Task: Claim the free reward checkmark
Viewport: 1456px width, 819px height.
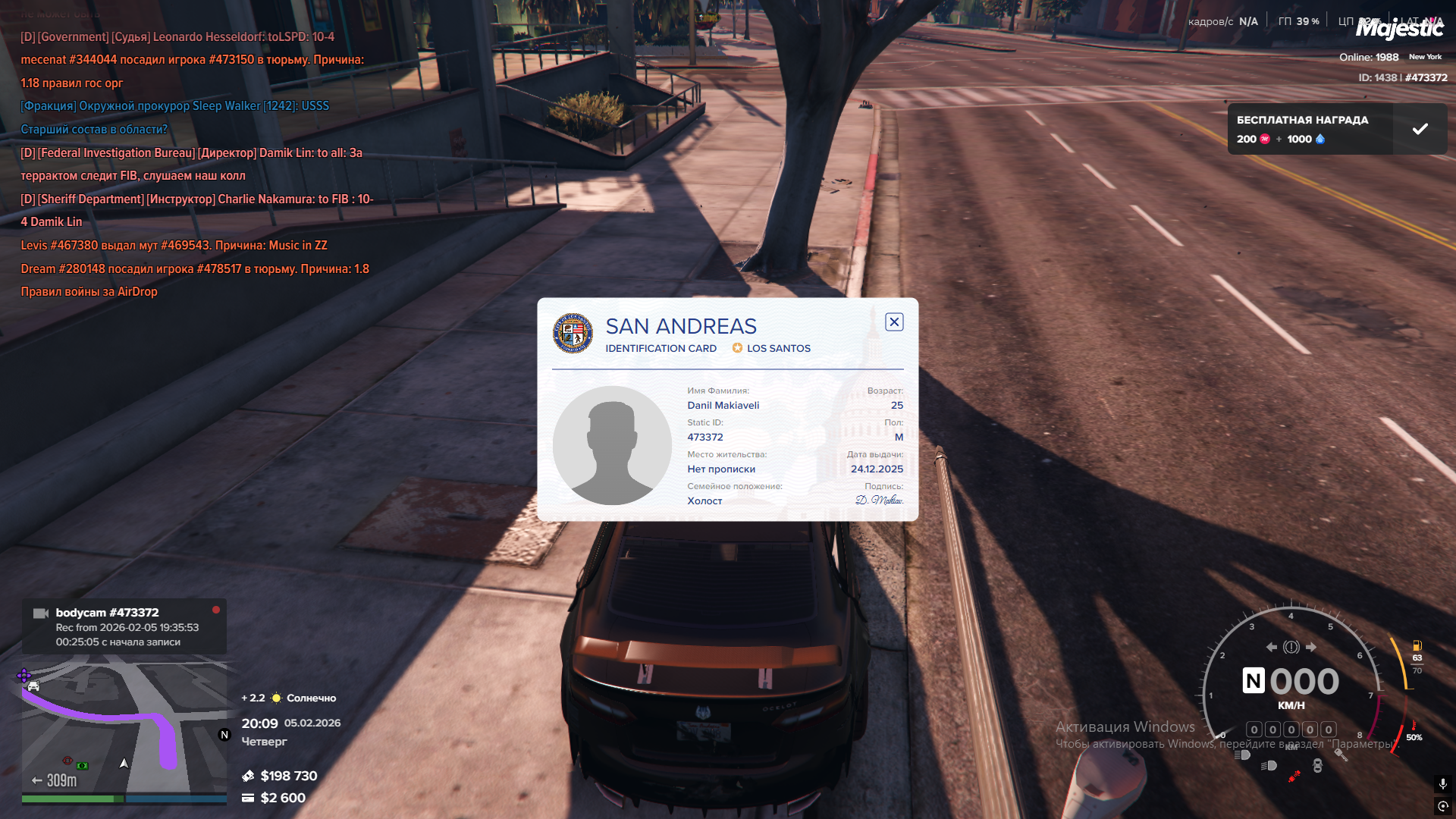Action: coord(1420,129)
